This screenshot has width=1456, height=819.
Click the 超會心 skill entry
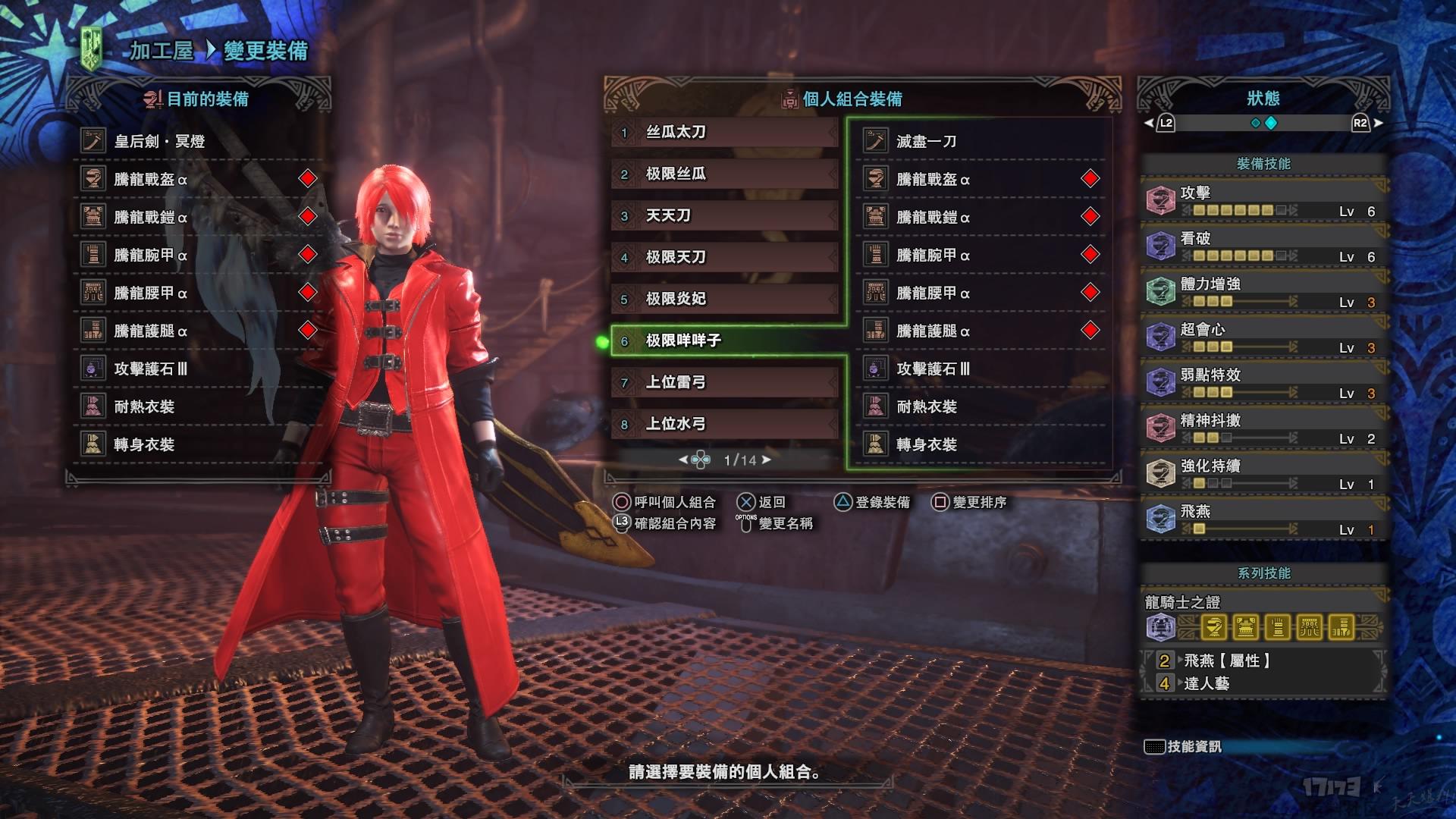coord(1263,337)
